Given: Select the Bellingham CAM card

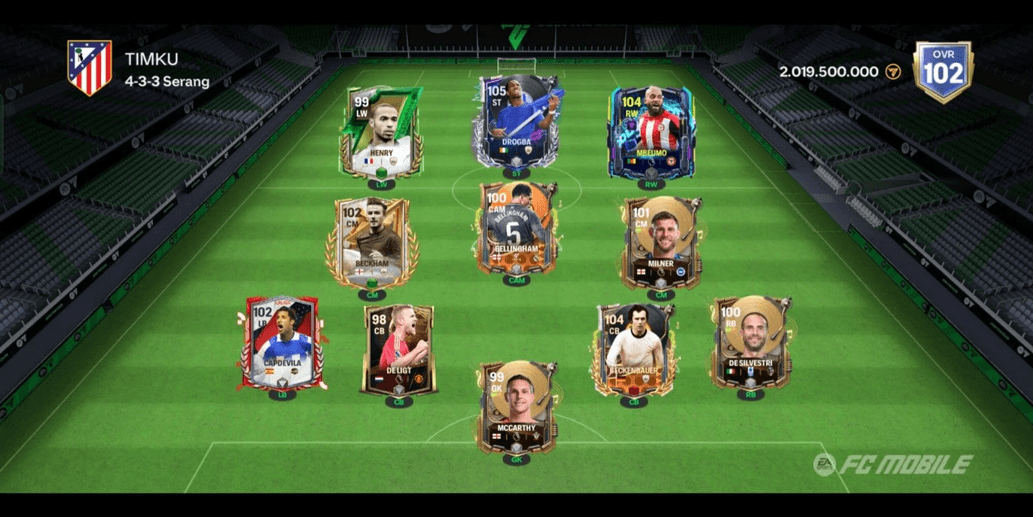Looking at the screenshot, I should (516, 229).
